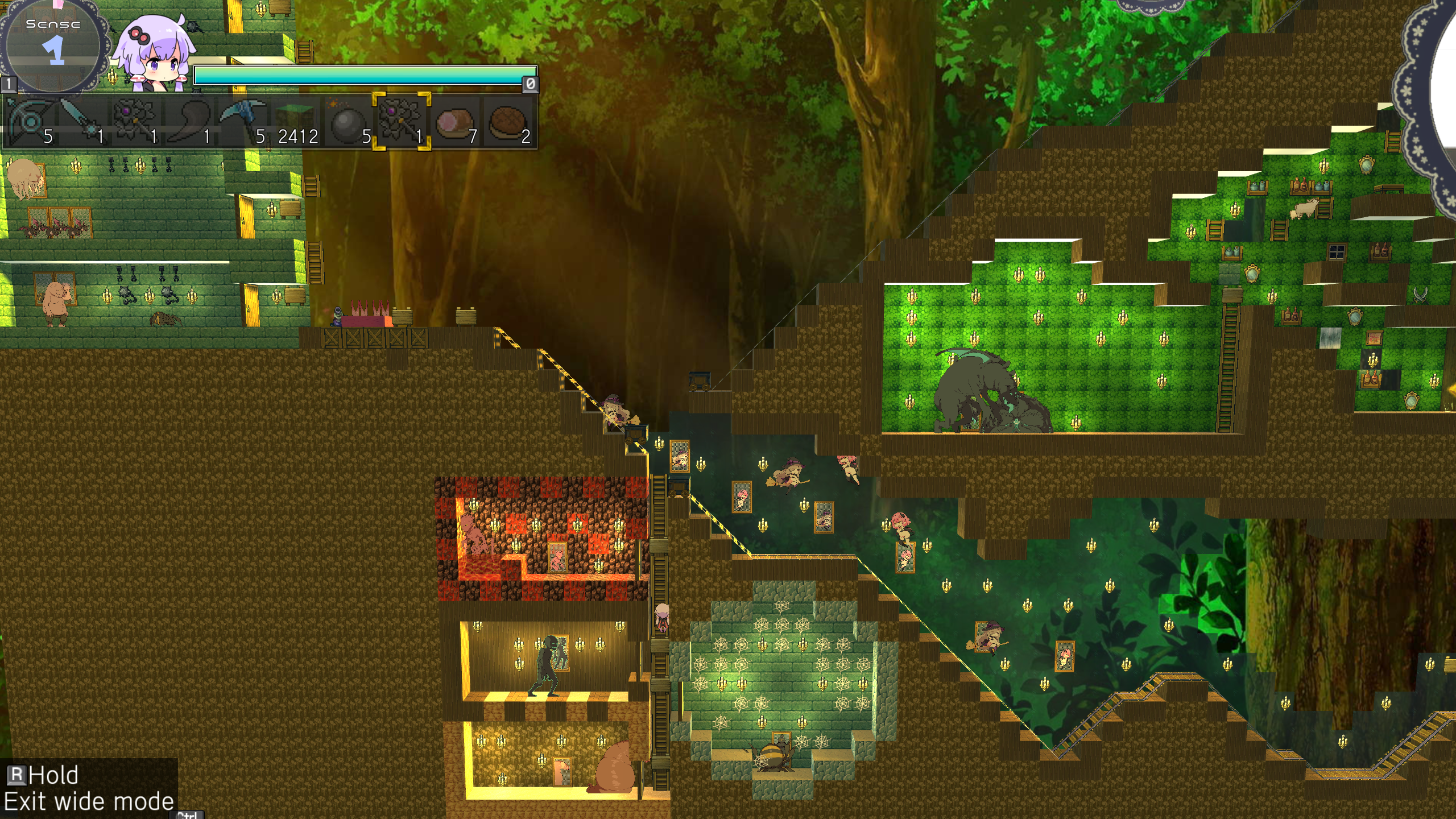Select the pink ham food slot
1456x819 pixels.
pos(455,122)
